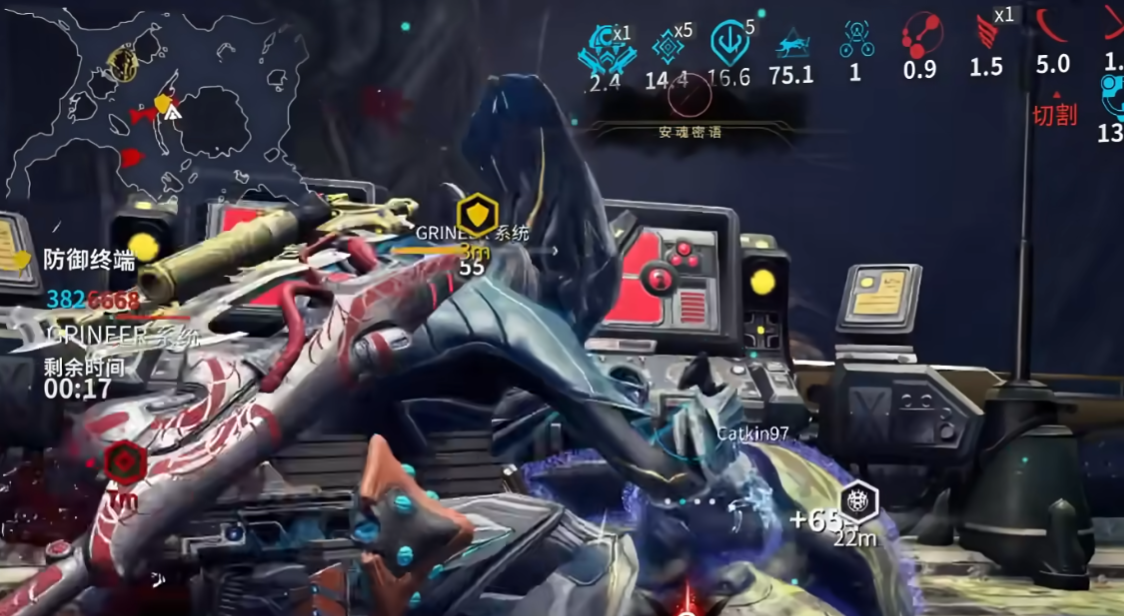Click the blue diamond x5 buff icon
Viewport: 1124px width, 616px height.
pos(666,46)
